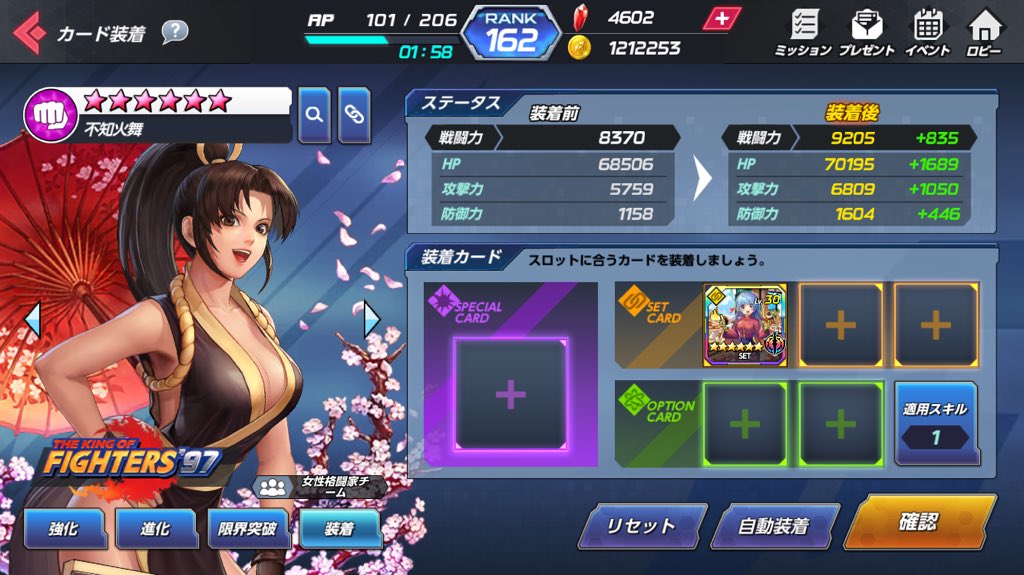The image size is (1024, 575).
Task: Open the プレゼント gift box
Action: pyautogui.click(x=866, y=32)
